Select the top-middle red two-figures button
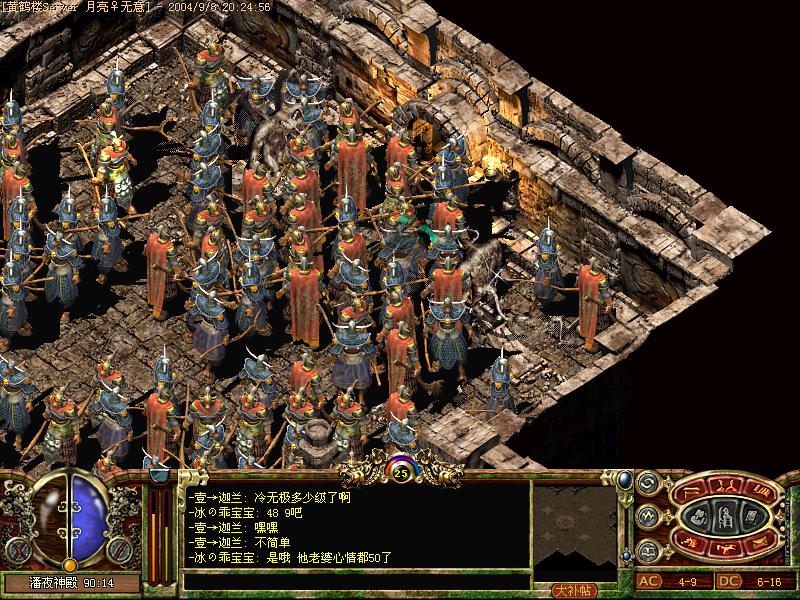 [726, 487]
